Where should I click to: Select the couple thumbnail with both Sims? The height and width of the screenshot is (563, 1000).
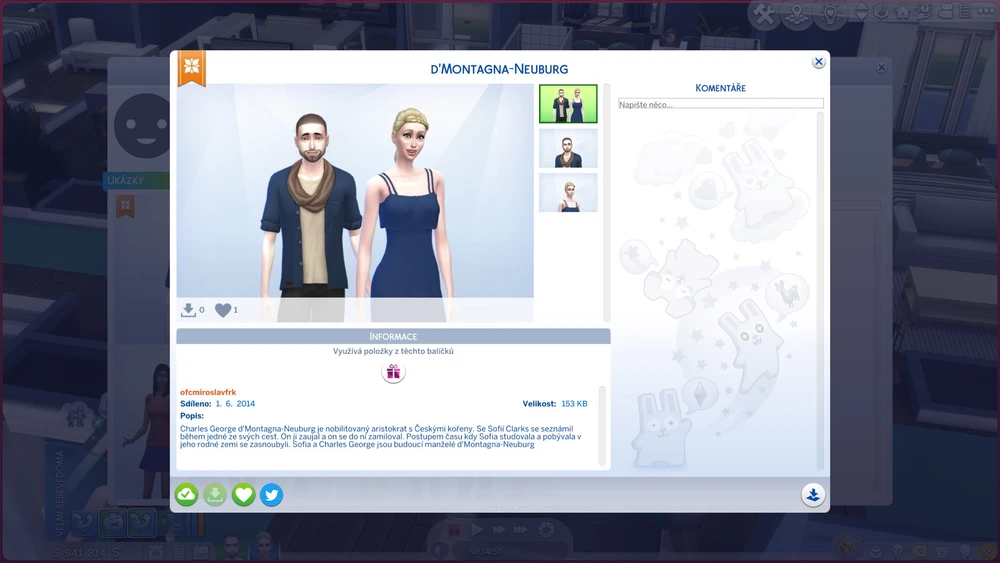click(568, 104)
